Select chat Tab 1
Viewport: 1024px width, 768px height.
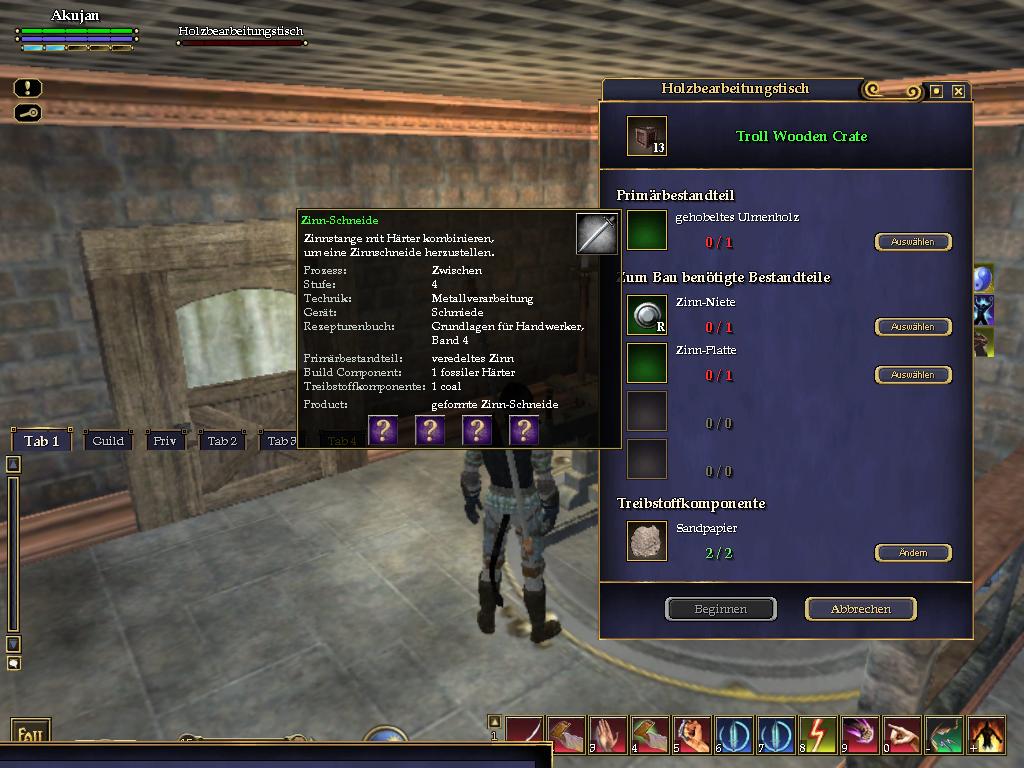[42, 441]
